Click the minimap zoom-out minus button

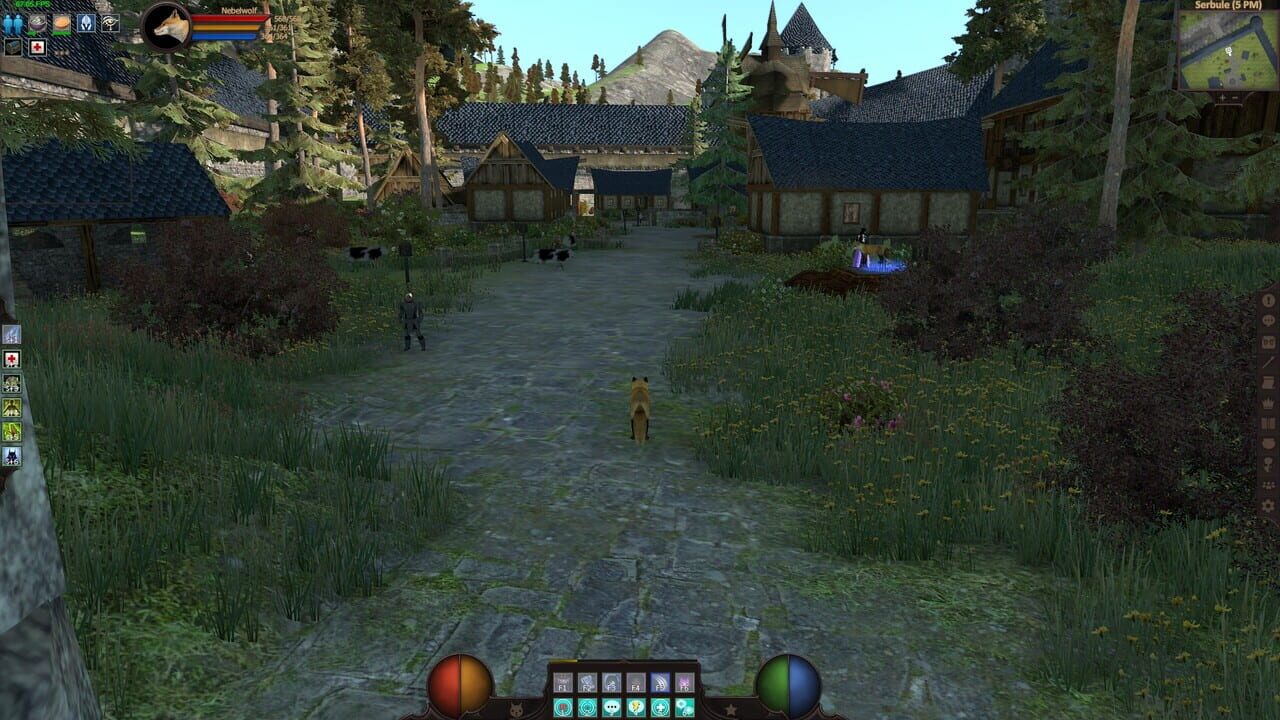[x=1237, y=97]
